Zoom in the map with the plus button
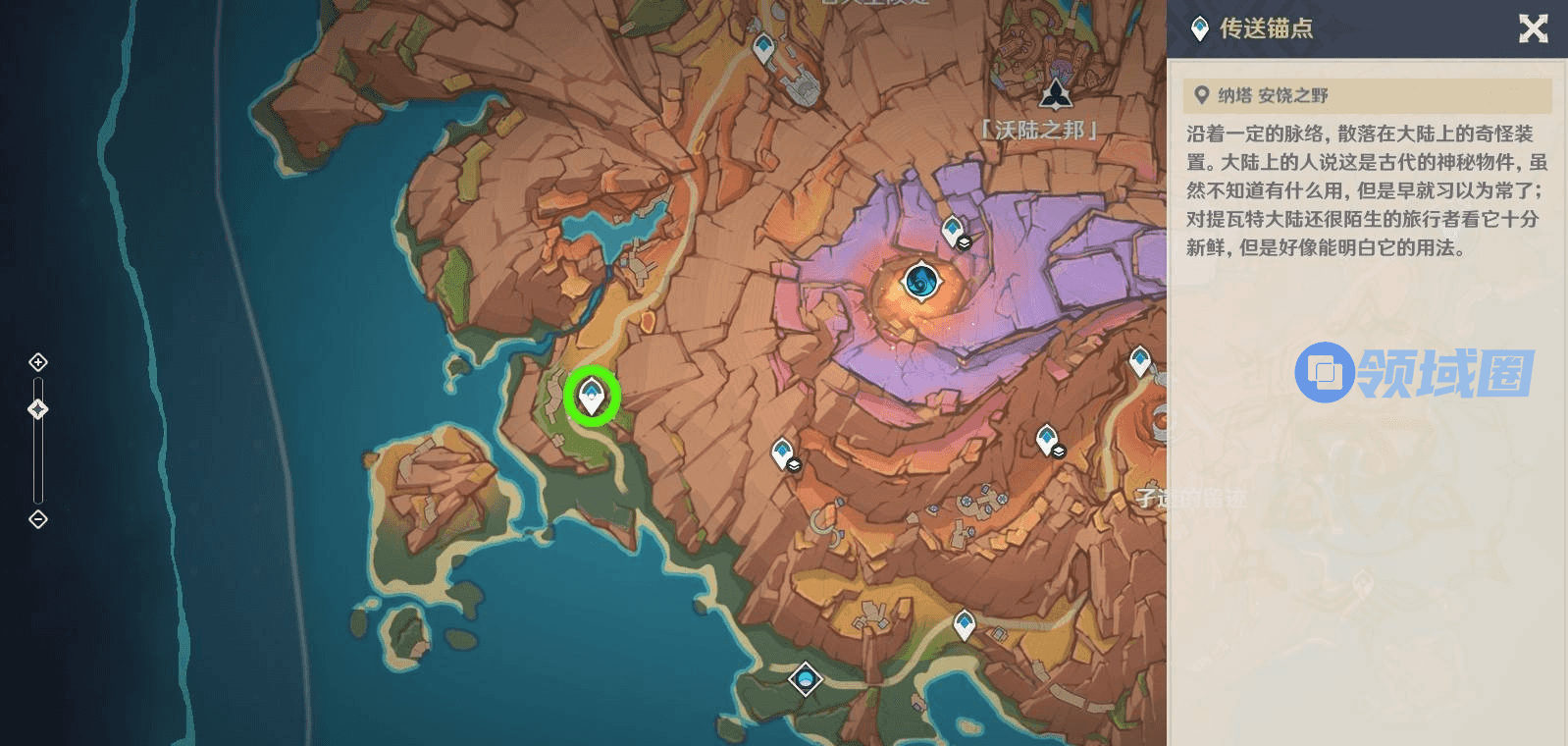The width and height of the screenshot is (1568, 746). point(38,362)
